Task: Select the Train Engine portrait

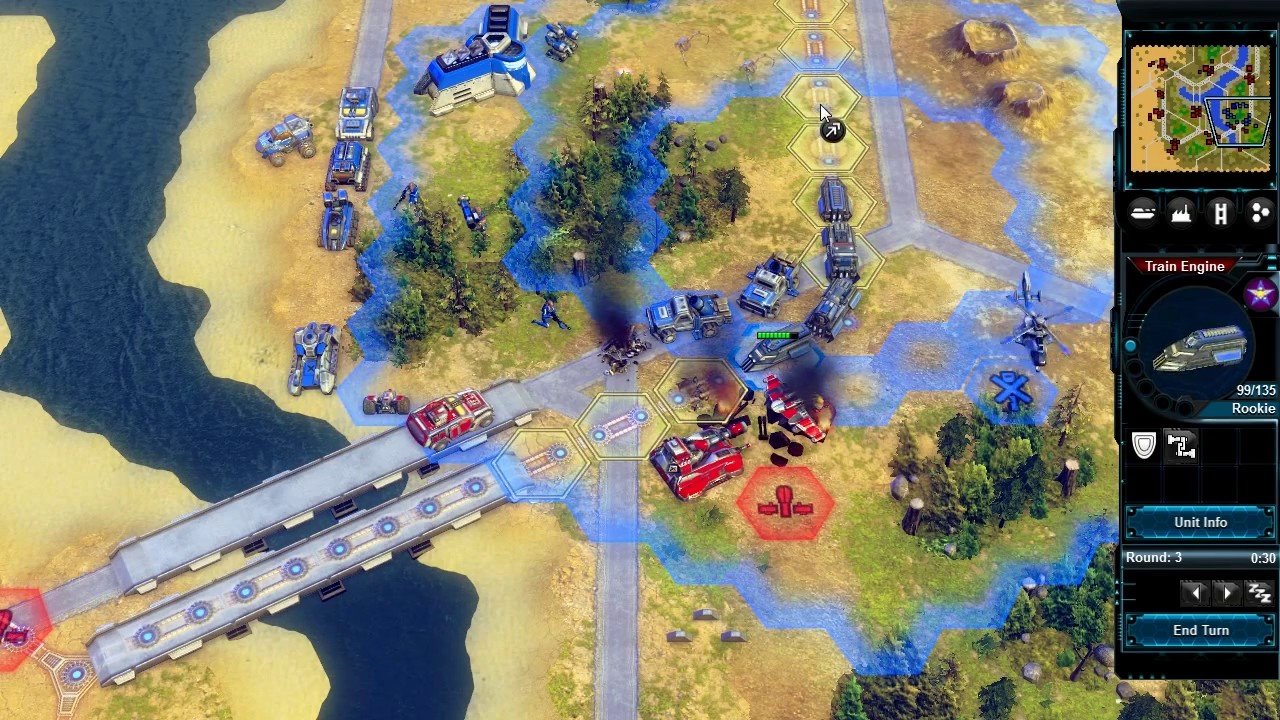Action: point(1197,346)
